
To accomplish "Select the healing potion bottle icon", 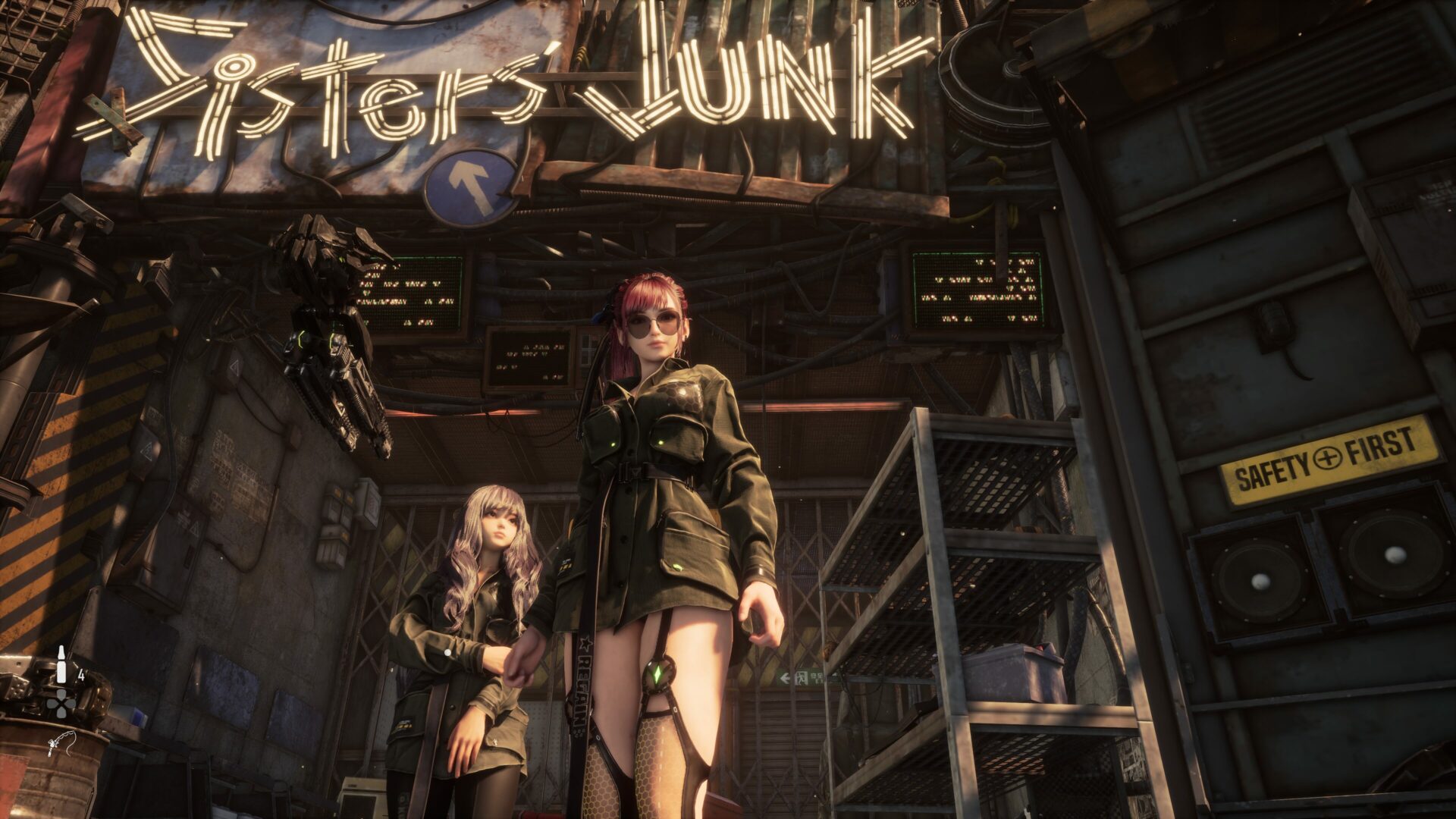I will [61, 664].
